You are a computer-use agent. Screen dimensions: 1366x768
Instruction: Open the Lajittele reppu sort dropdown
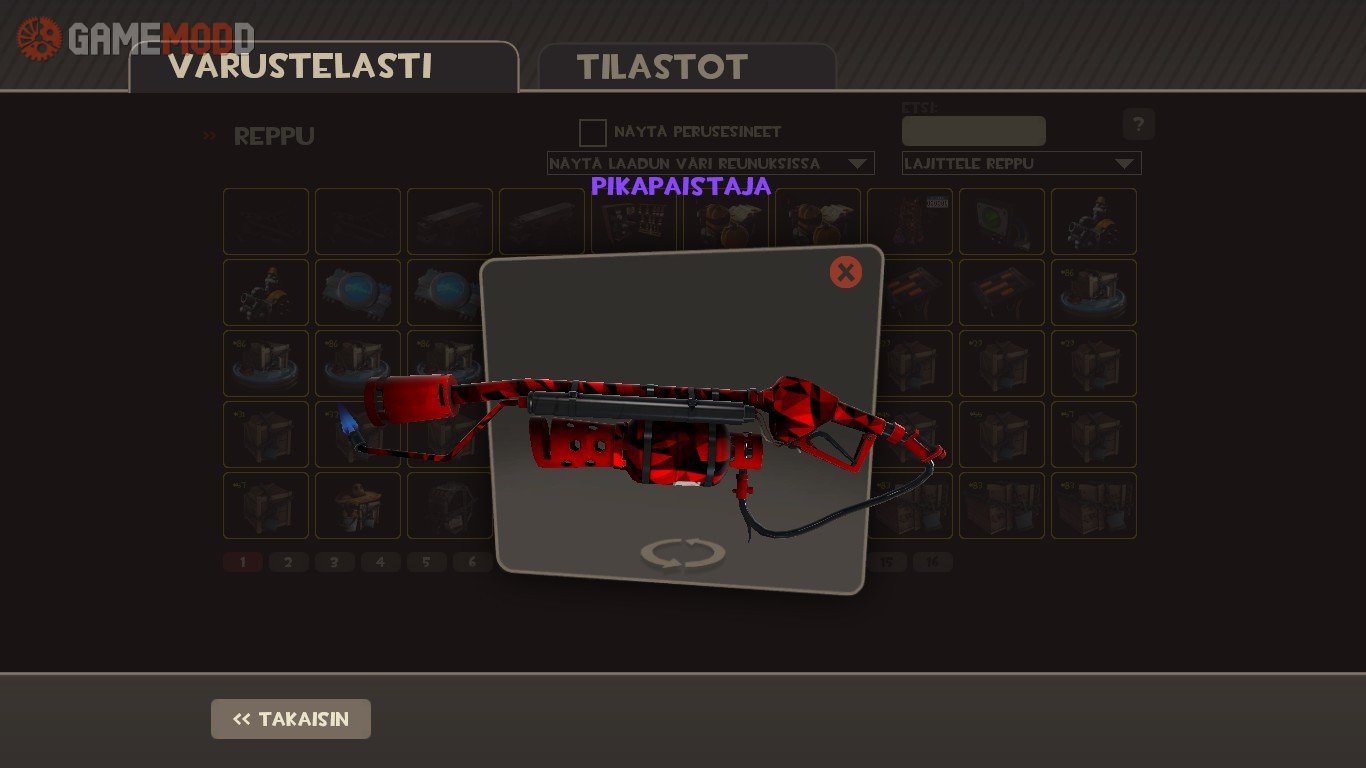[1021, 163]
